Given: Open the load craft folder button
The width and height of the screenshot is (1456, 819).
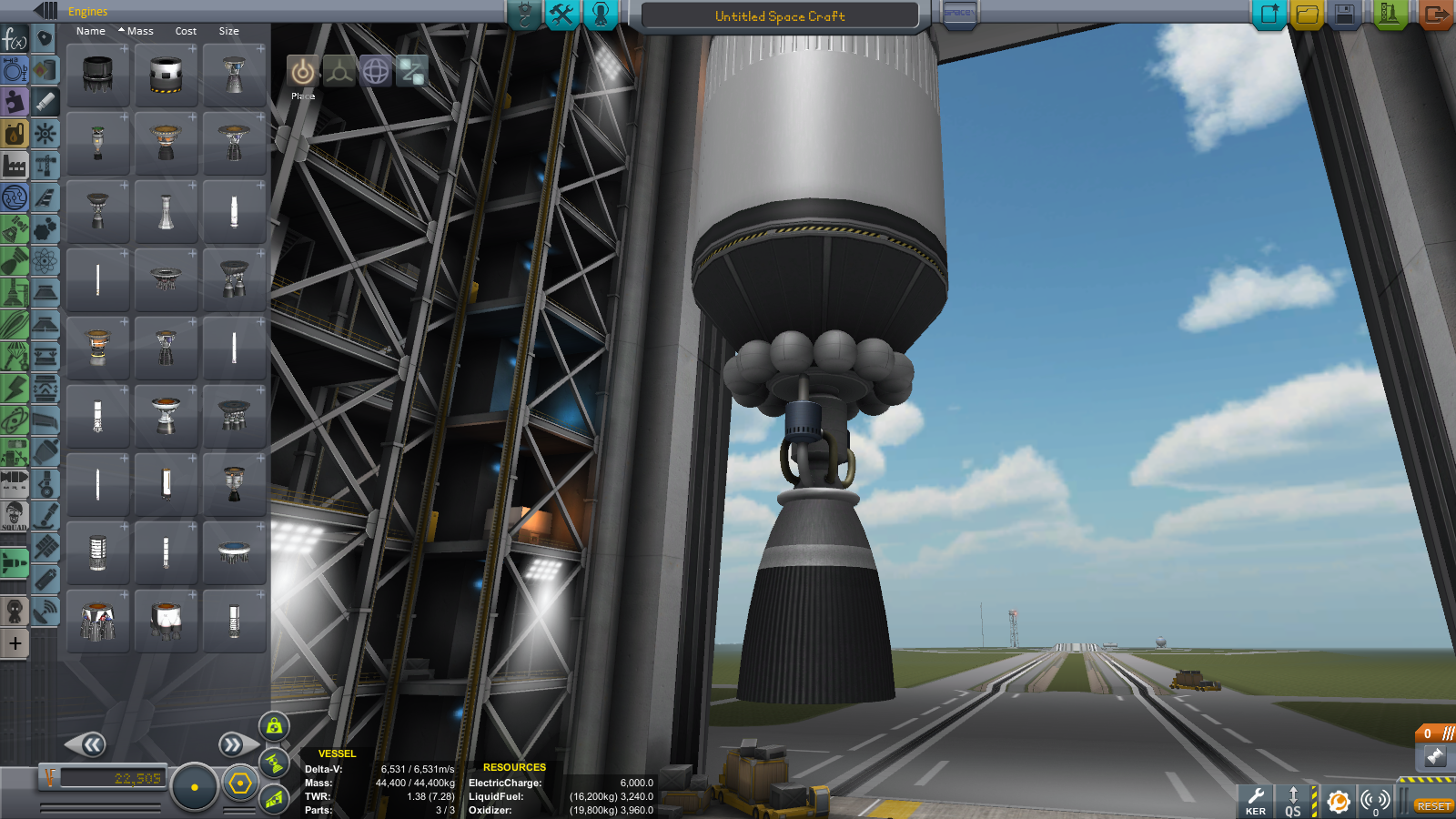Looking at the screenshot, I should (1307, 15).
